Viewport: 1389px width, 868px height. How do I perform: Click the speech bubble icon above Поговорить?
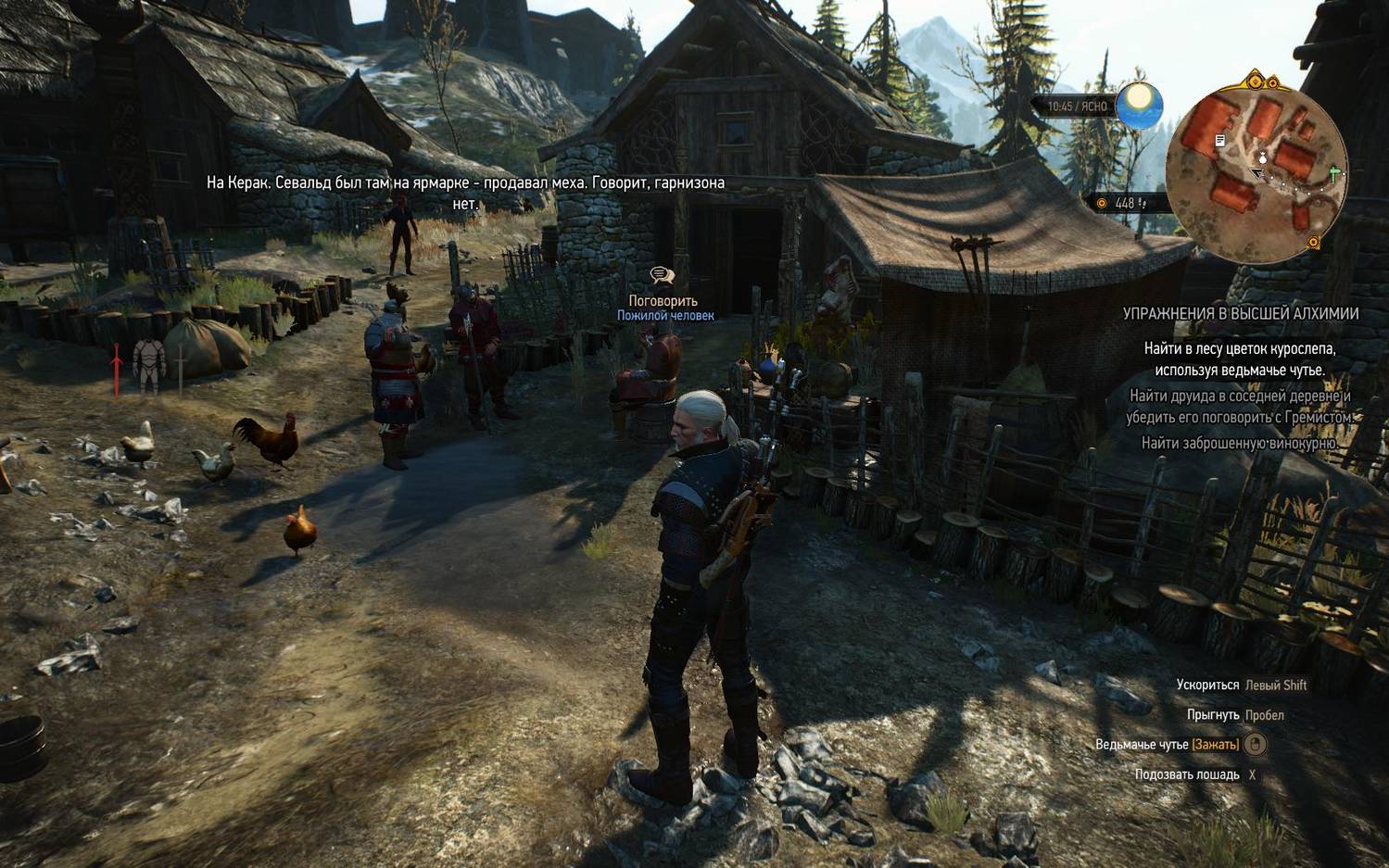662,273
